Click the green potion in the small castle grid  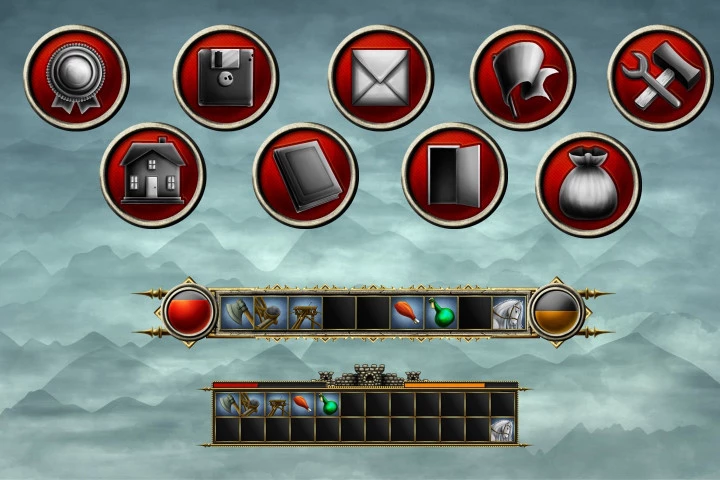point(327,405)
